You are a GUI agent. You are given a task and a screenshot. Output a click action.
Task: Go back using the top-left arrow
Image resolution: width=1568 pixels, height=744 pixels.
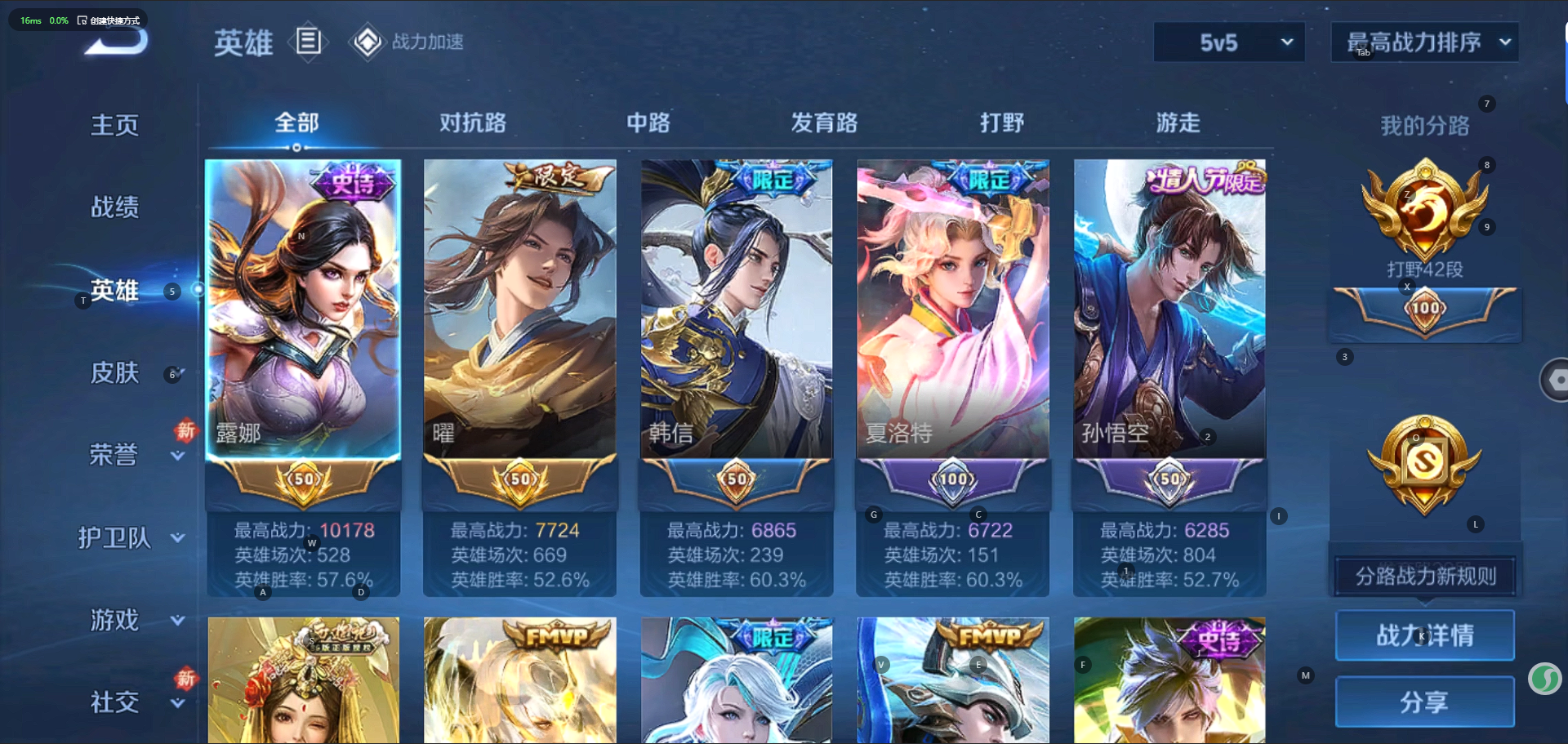(x=117, y=42)
